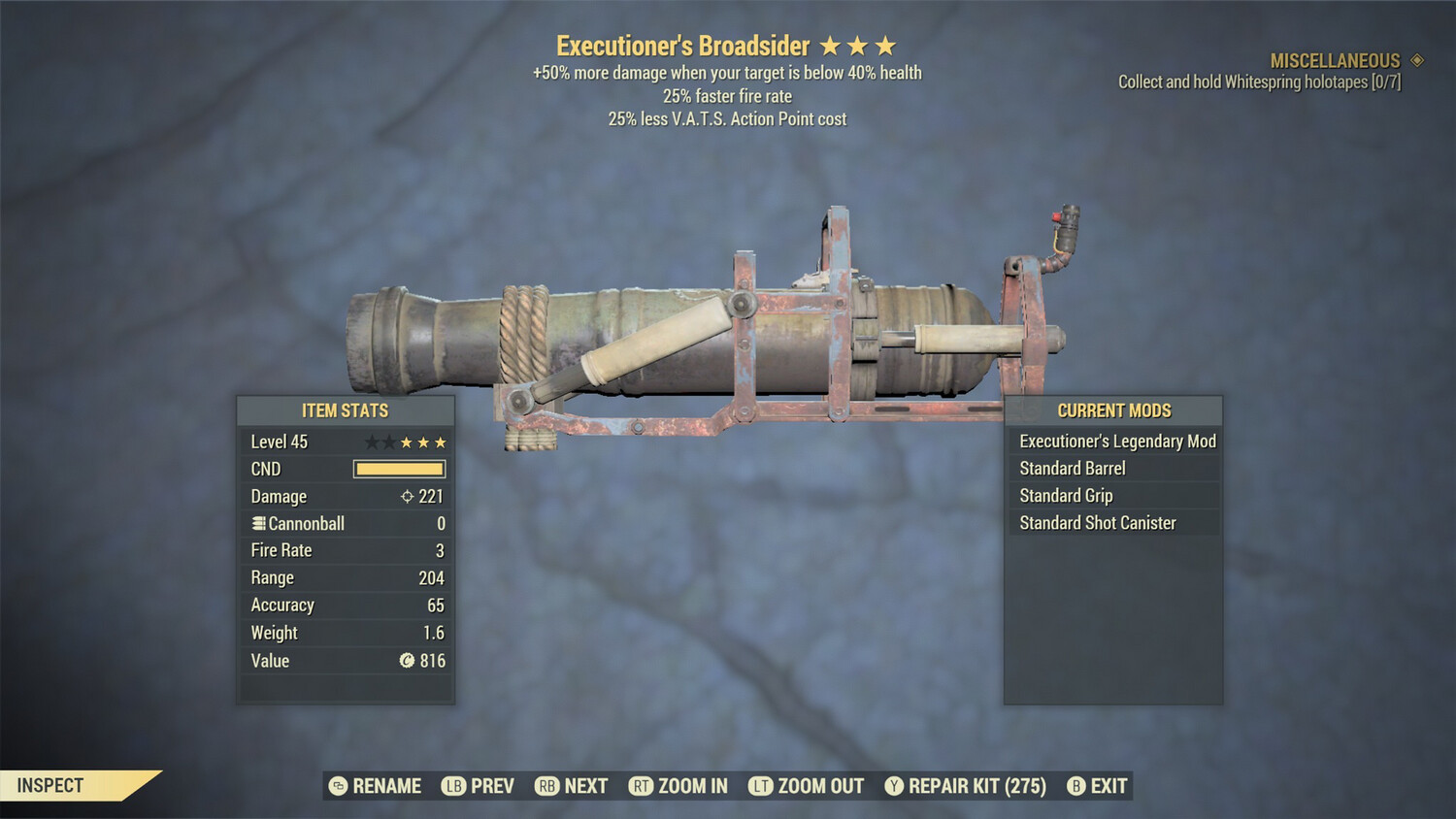
Task: Click REPAIR KIT (275)
Action: click(x=971, y=786)
